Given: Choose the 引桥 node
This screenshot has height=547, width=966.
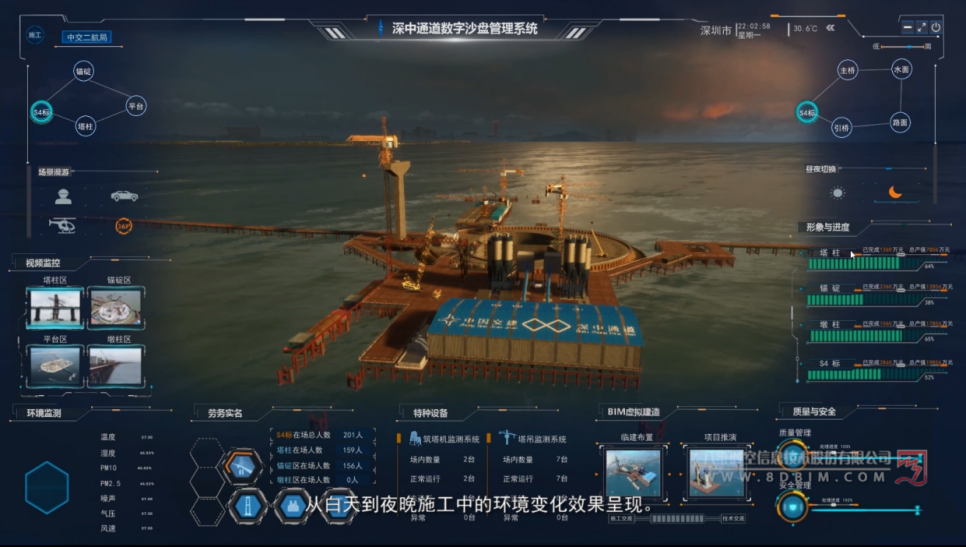Looking at the screenshot, I should coord(842,127).
